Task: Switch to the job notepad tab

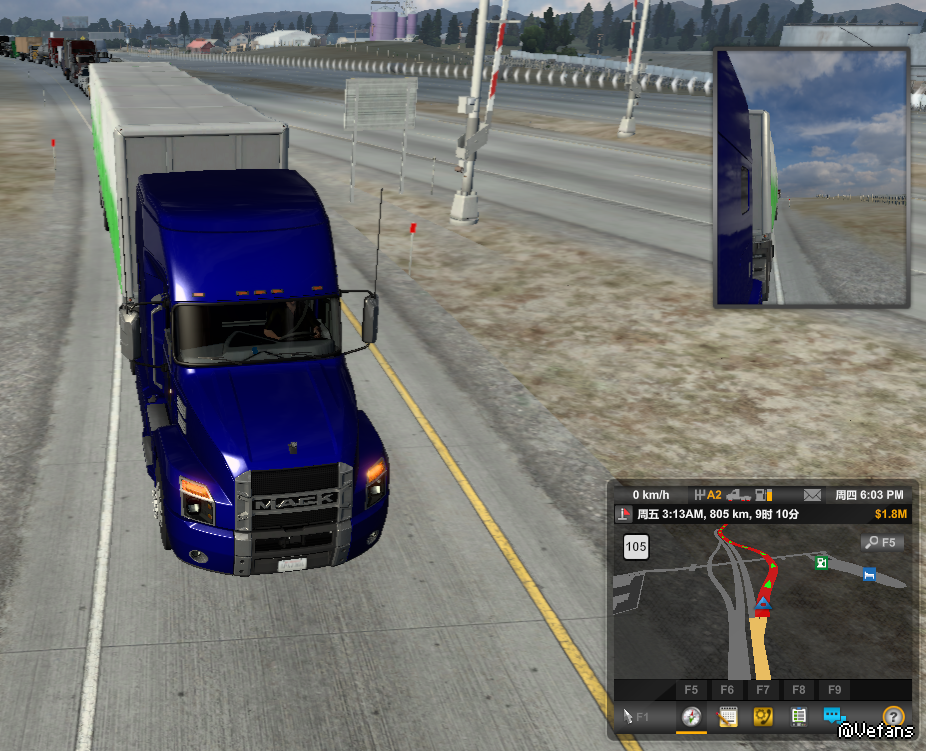Action: (x=727, y=716)
